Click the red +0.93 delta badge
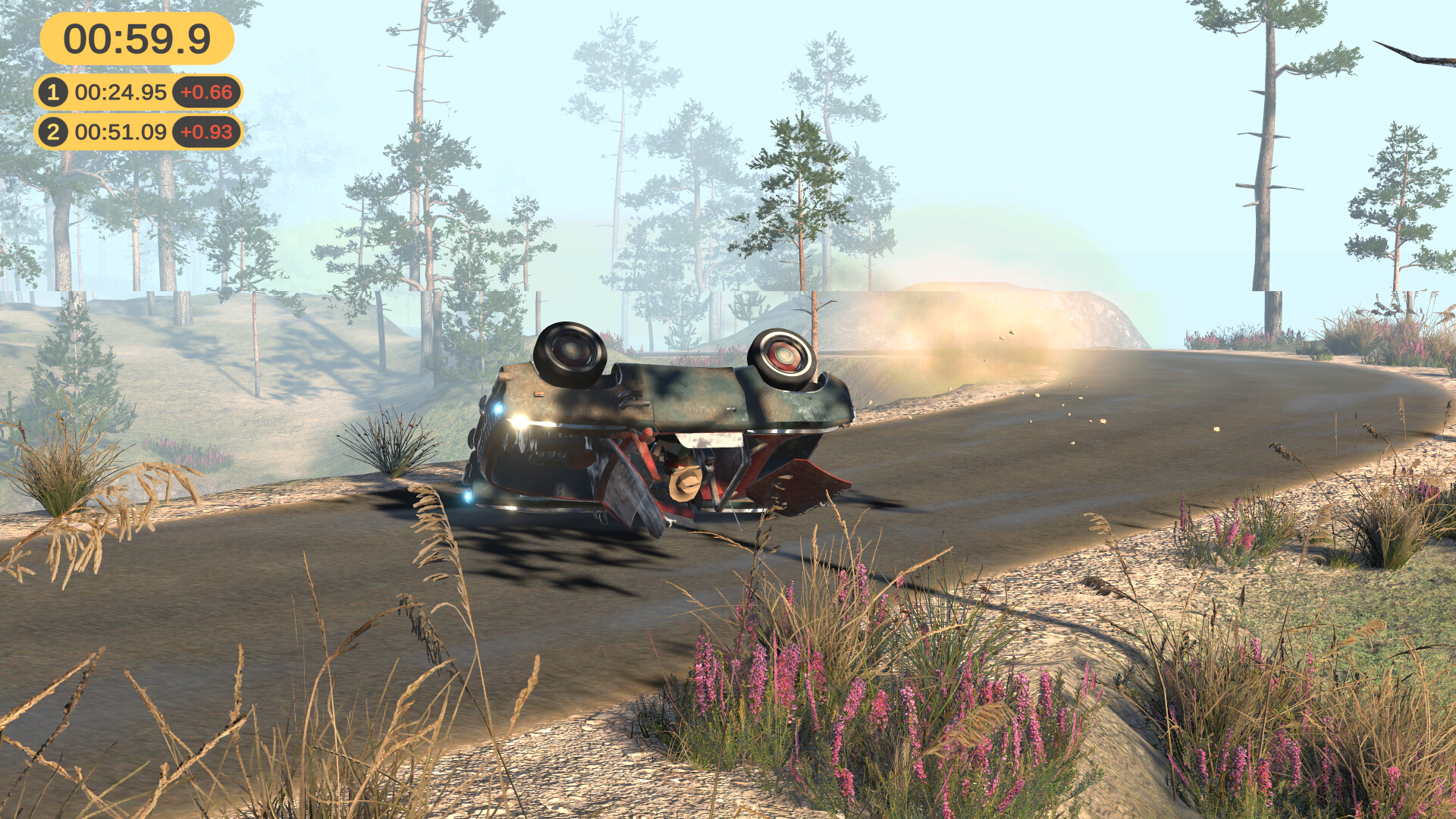 tap(206, 132)
